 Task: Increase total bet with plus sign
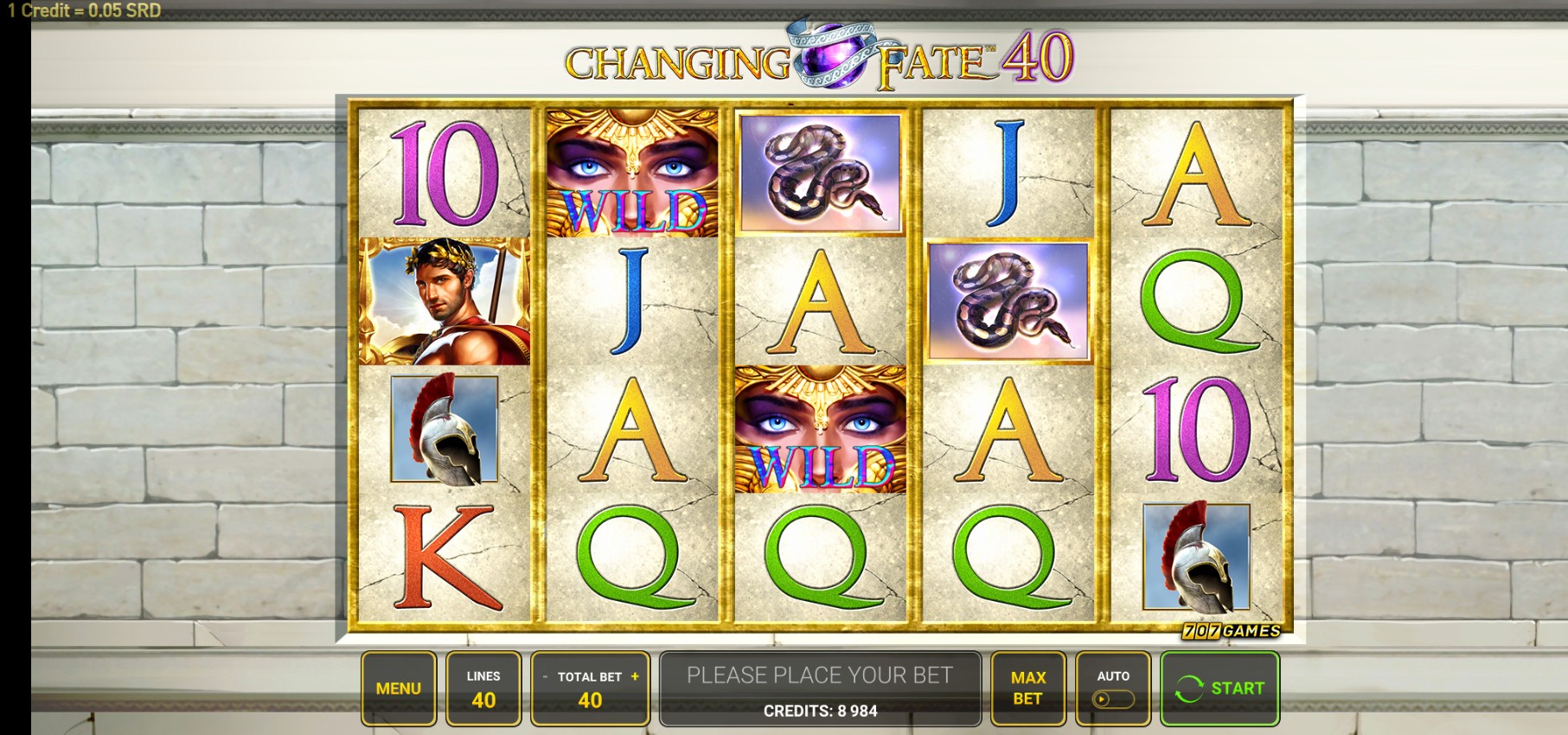point(635,677)
